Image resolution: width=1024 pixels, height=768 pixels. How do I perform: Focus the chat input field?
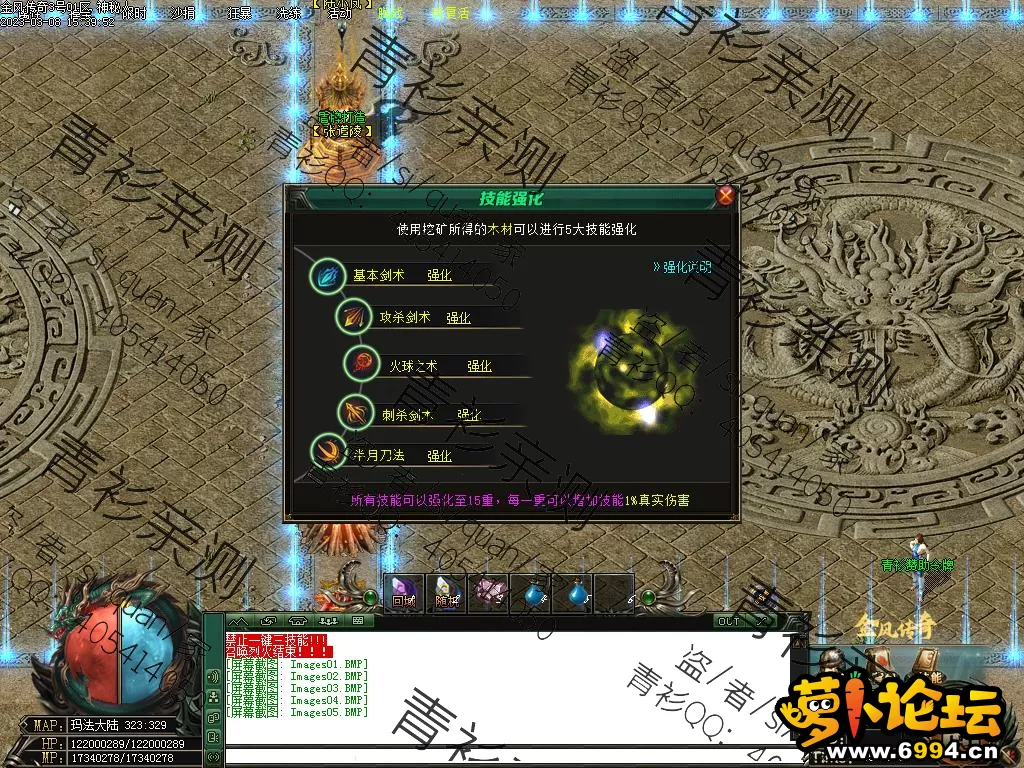coord(500,753)
